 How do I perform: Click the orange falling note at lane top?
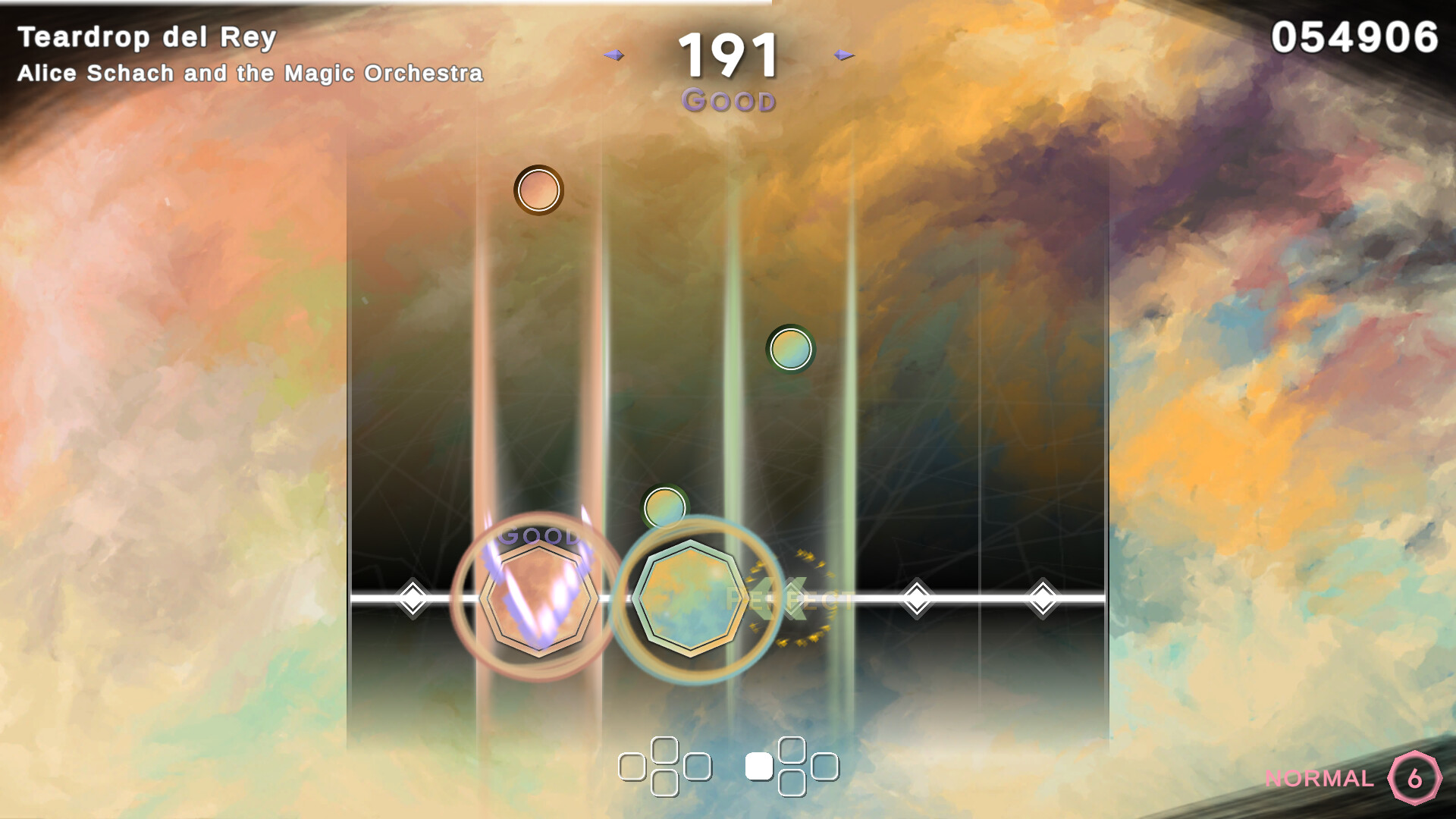pos(538,191)
